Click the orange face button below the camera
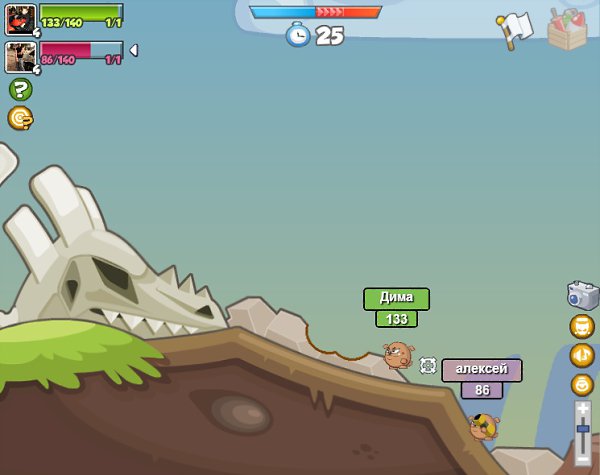Image resolution: width=600 pixels, height=475 pixels. pos(582,326)
